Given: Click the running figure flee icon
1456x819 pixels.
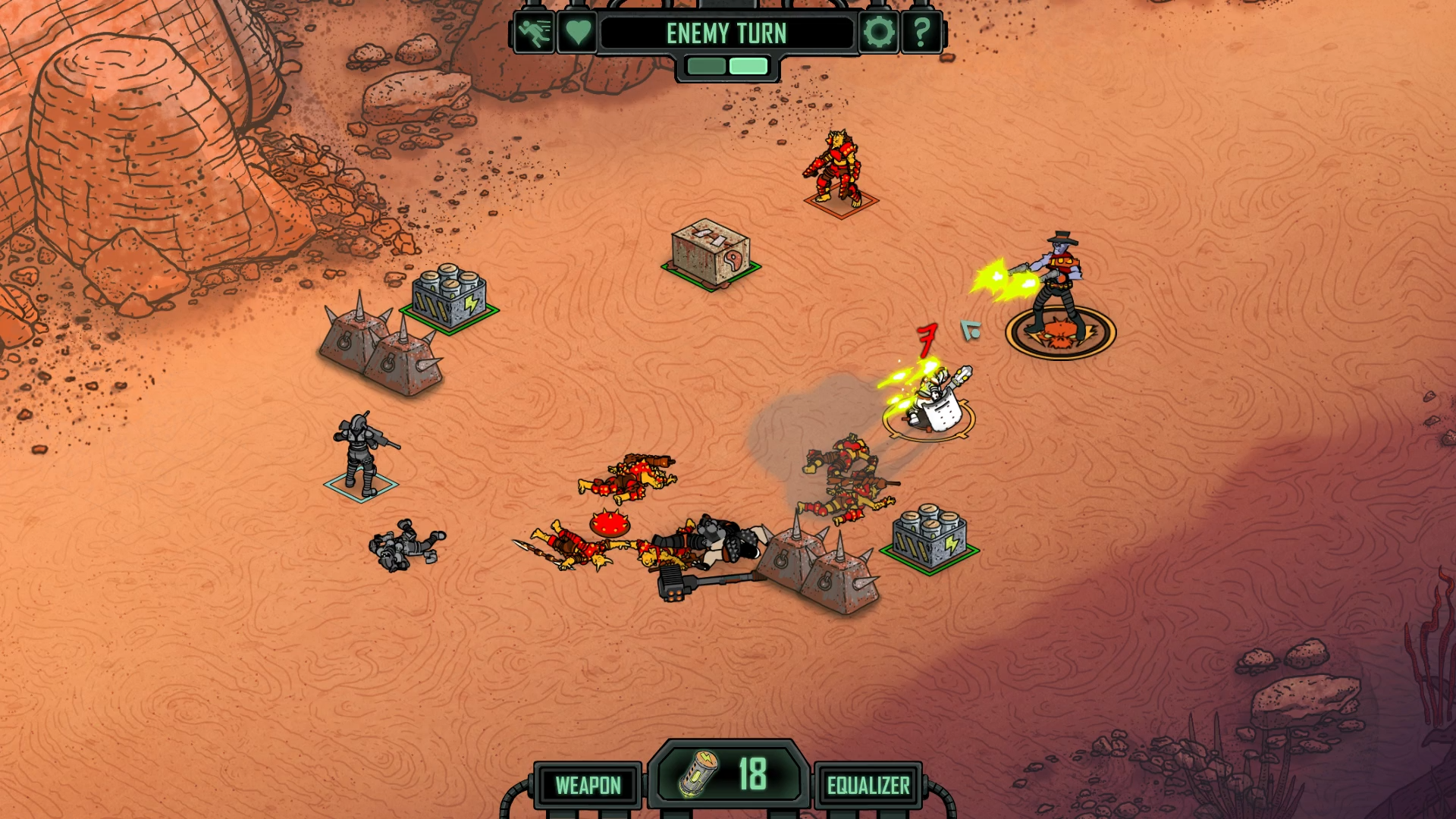Looking at the screenshot, I should 535,33.
